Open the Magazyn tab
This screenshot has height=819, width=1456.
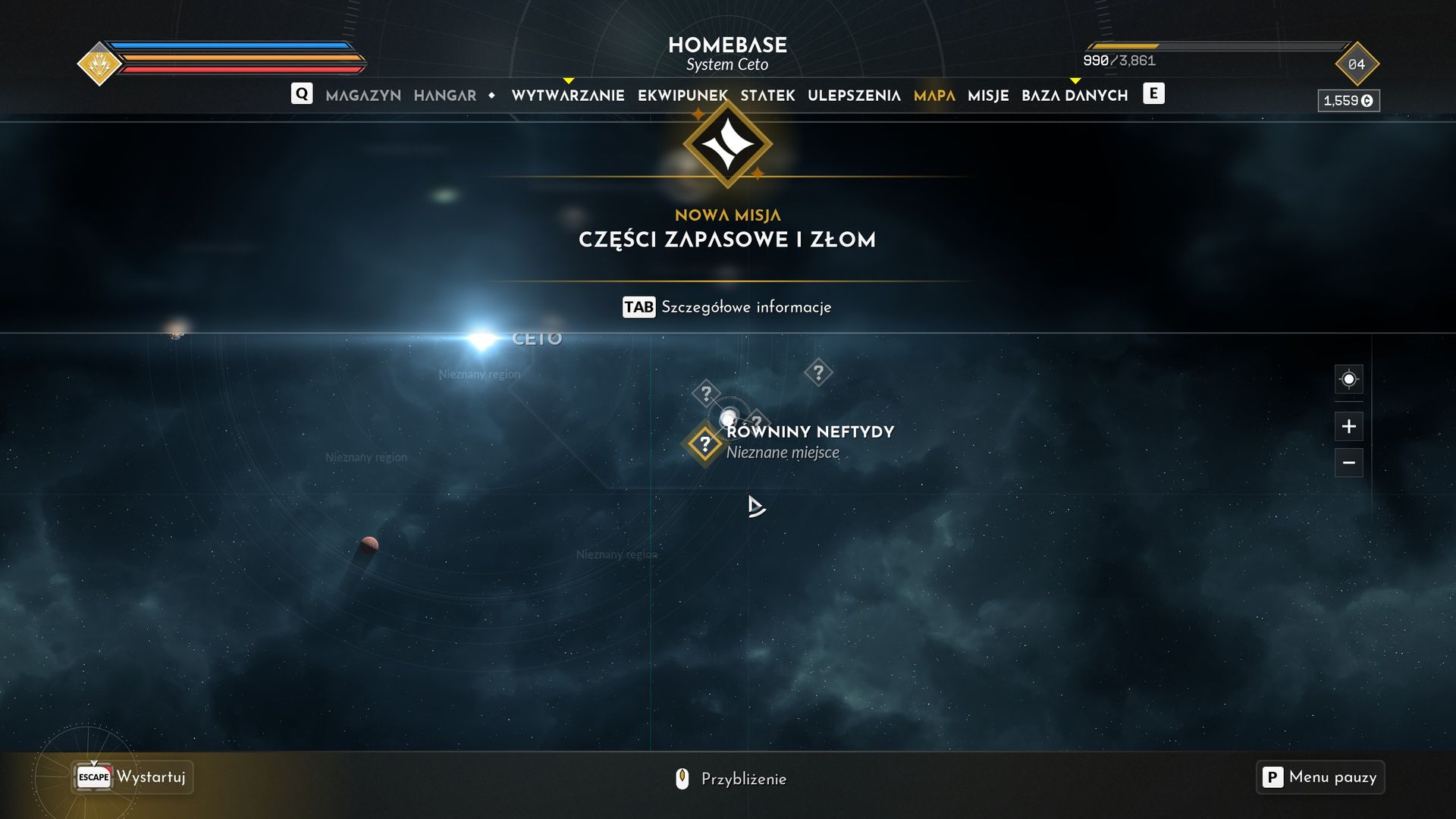point(363,96)
